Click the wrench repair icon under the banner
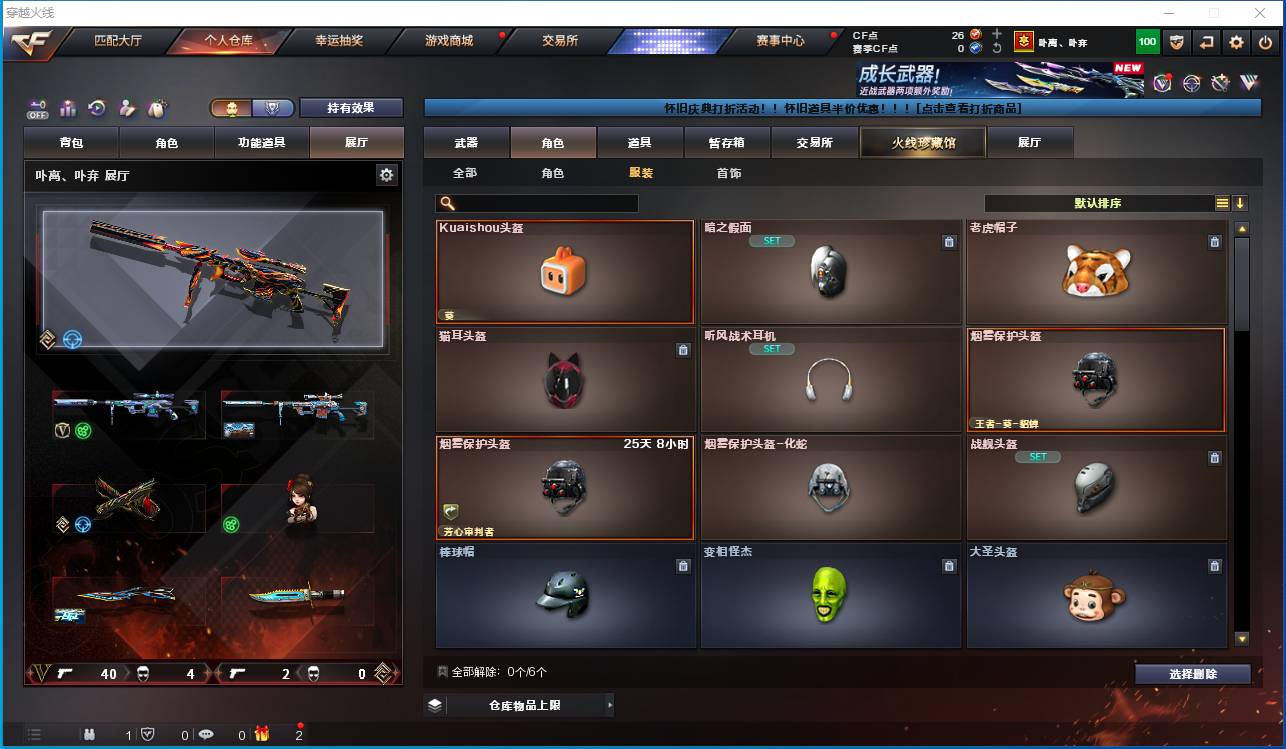Image resolution: width=1286 pixels, height=749 pixels. 1219,82
